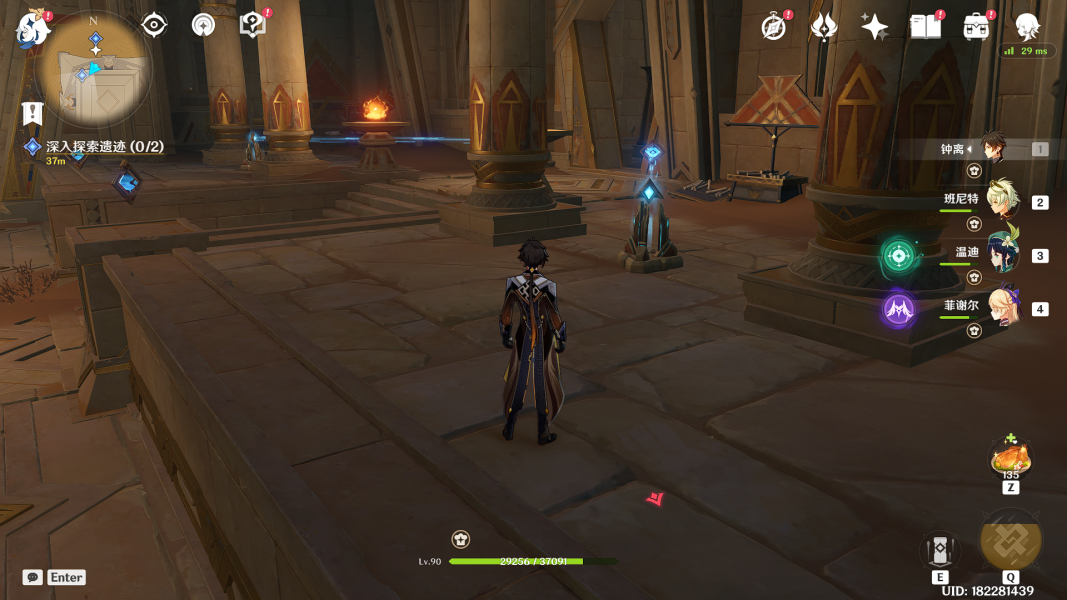Open the inventory bag icon
Image resolution: width=1067 pixels, height=600 pixels.
(x=976, y=27)
